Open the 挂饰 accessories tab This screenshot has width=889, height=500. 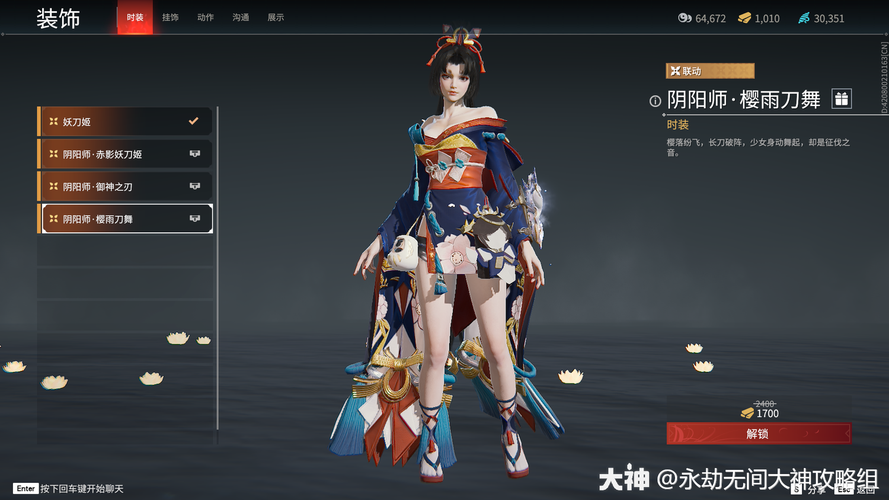click(171, 17)
